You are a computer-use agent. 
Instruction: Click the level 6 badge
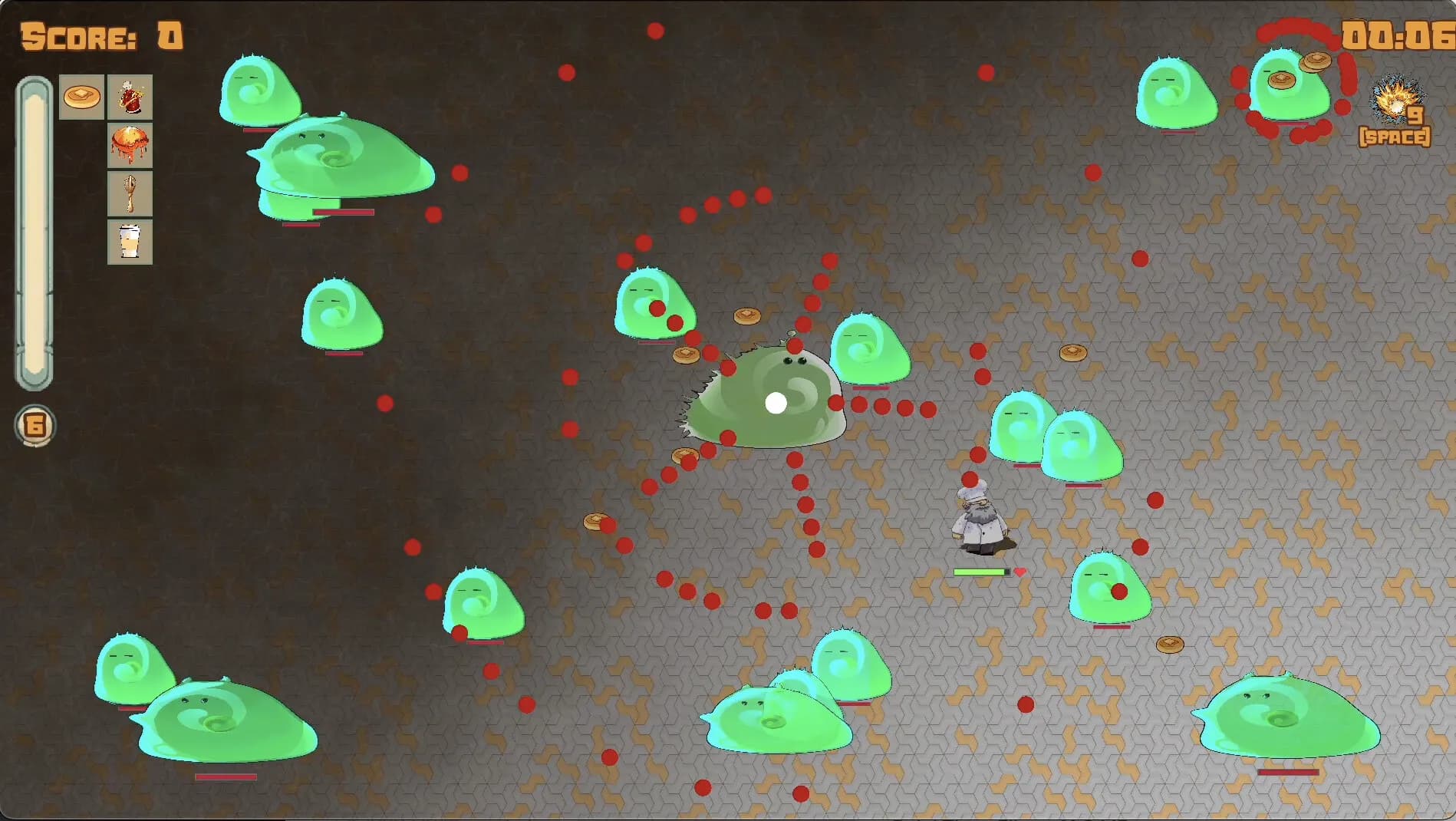[34, 424]
